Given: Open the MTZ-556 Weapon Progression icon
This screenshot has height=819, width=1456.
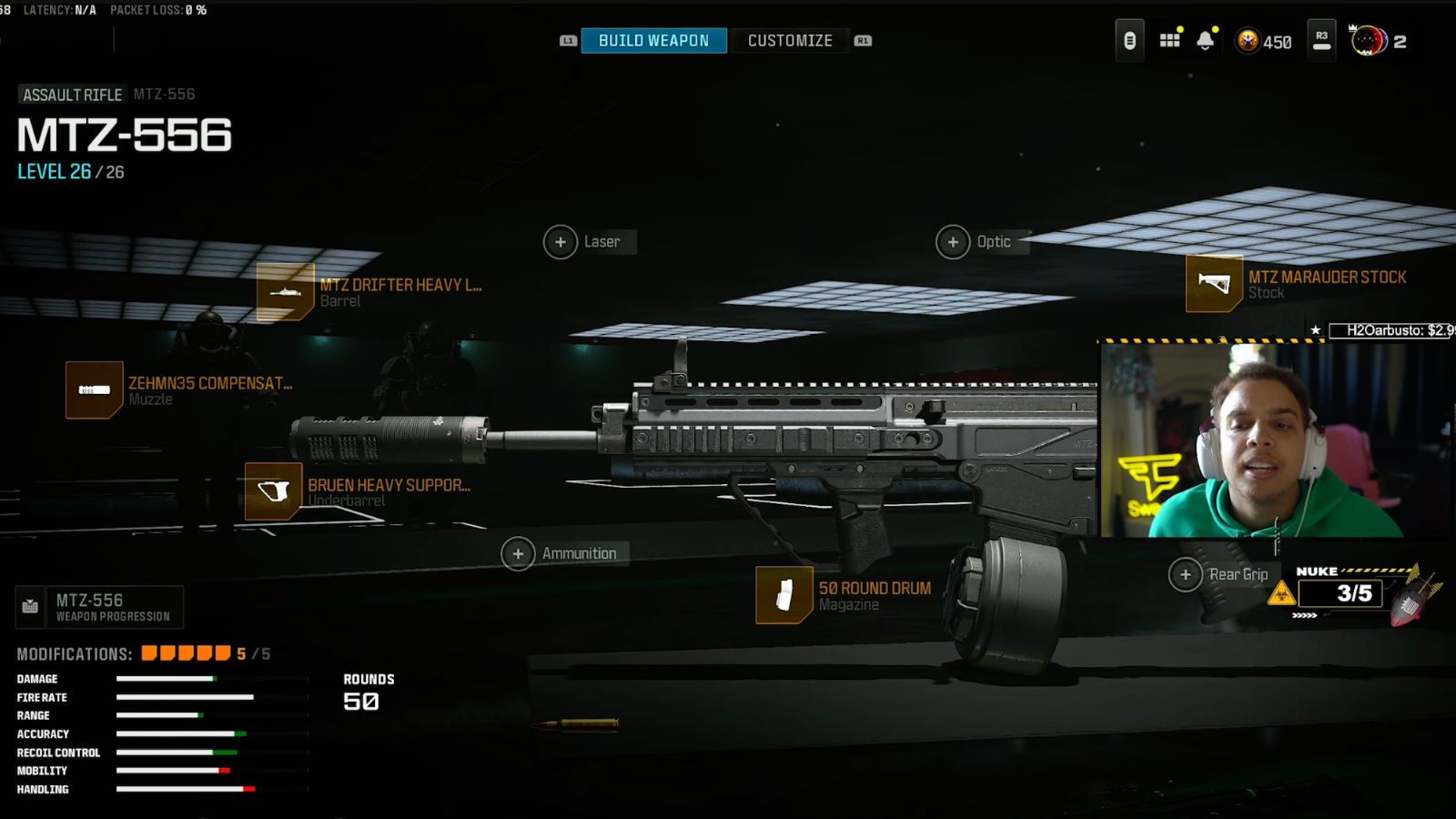Looking at the screenshot, I should point(28,605).
